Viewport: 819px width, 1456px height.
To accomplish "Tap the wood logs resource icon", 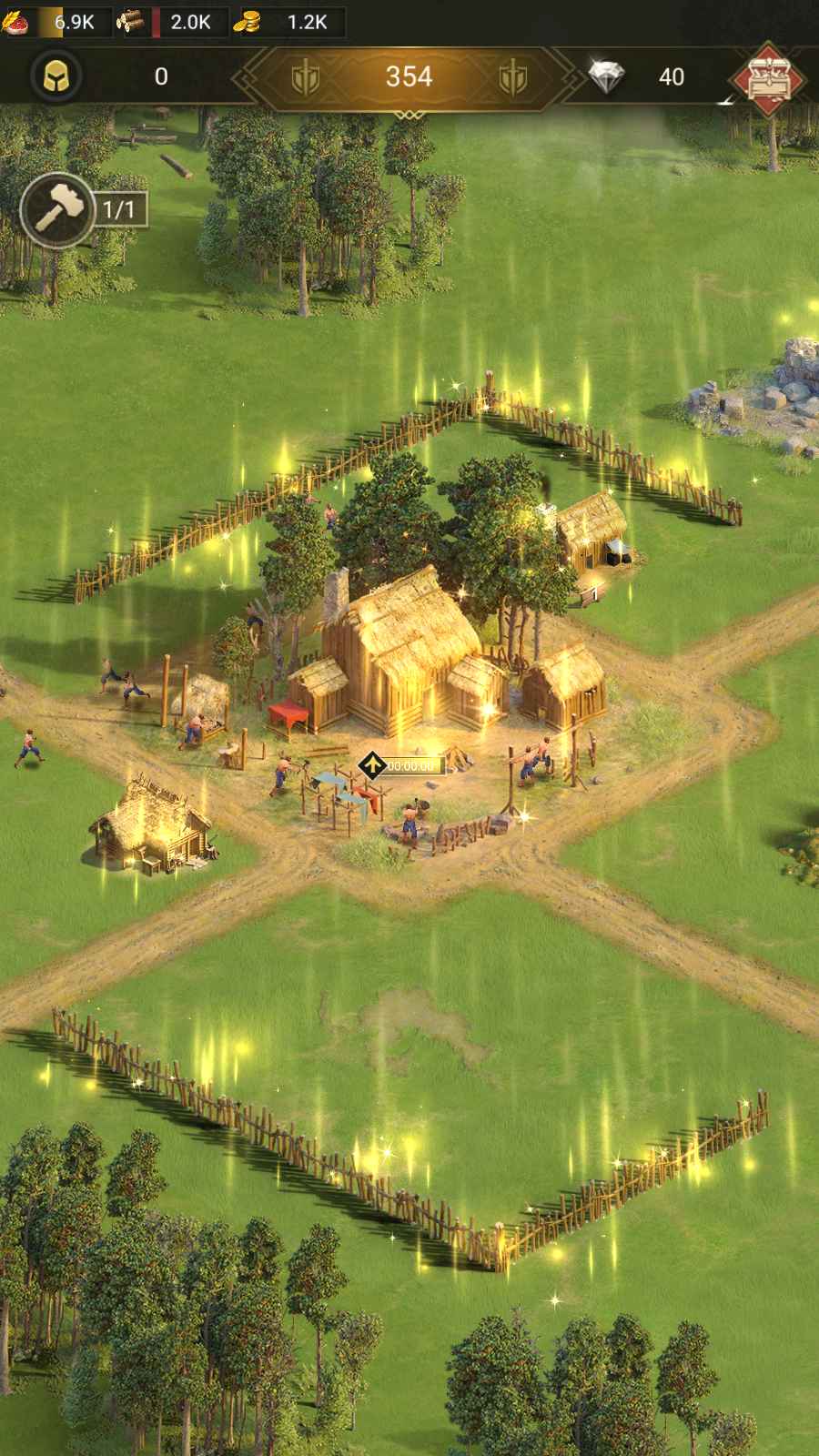I will click(131, 22).
